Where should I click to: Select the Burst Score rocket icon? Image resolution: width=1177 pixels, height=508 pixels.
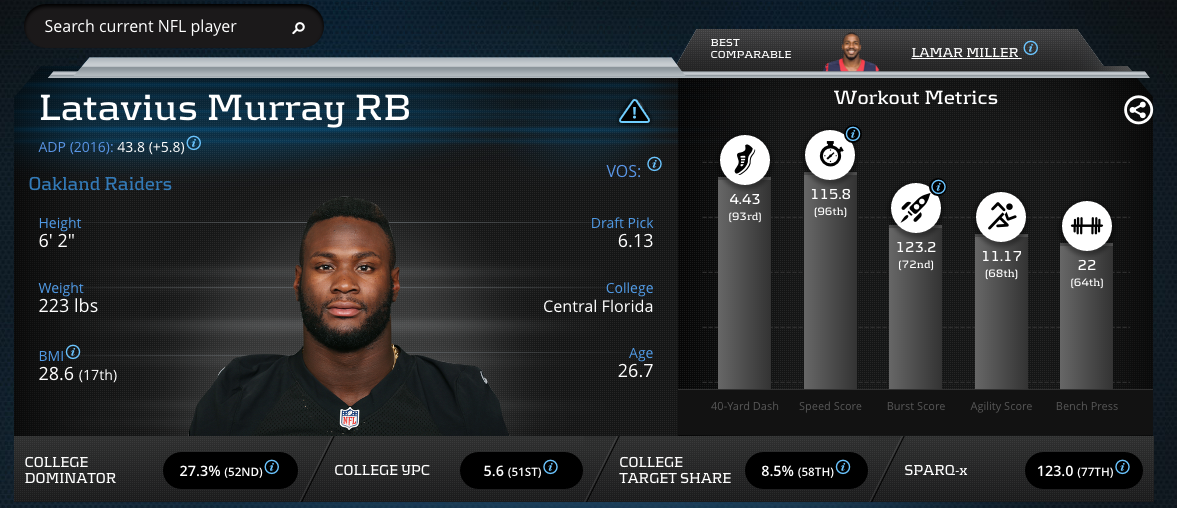pyautogui.click(x=916, y=208)
